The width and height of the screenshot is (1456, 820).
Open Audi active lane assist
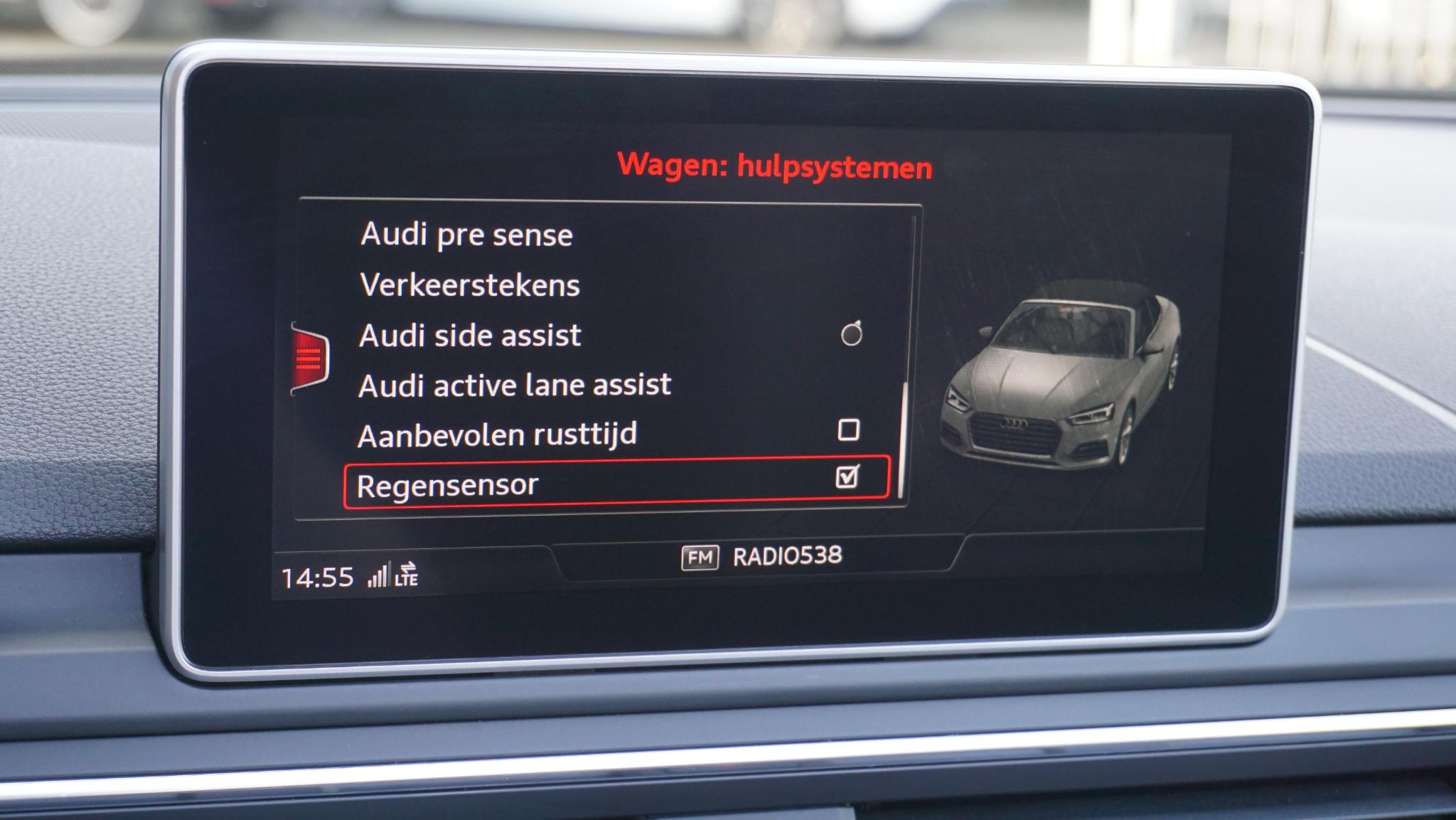(x=515, y=385)
